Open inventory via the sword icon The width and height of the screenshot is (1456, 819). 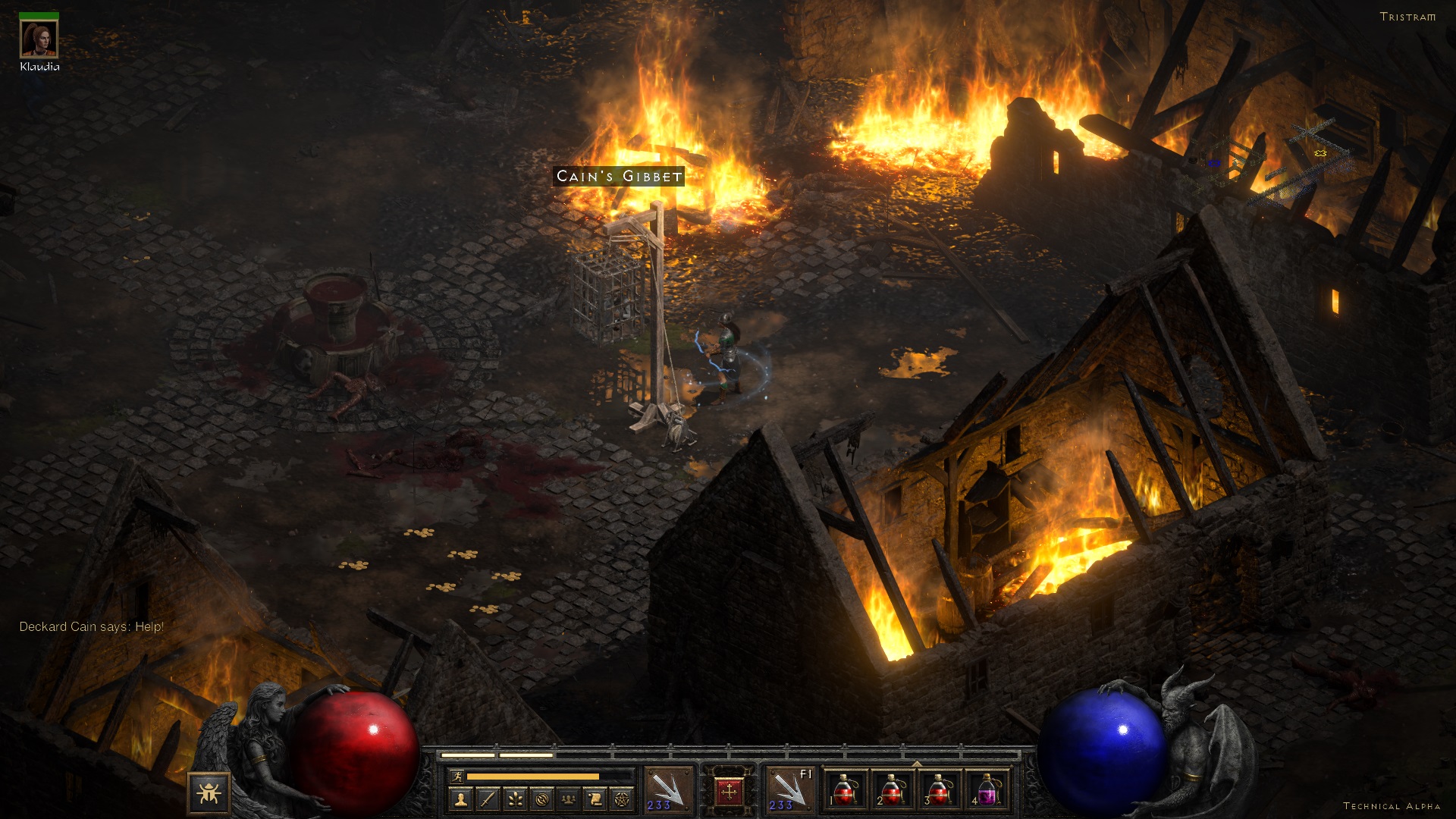tap(488, 799)
